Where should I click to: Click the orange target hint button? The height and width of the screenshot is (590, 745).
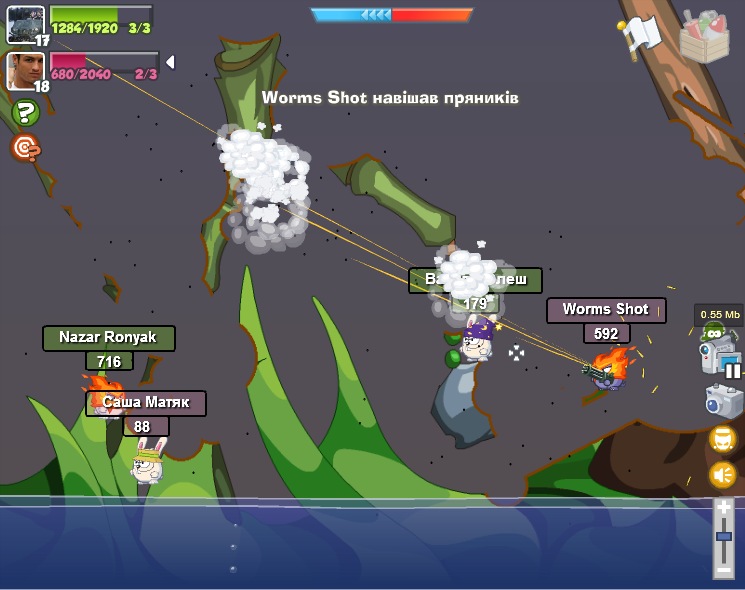coord(25,148)
